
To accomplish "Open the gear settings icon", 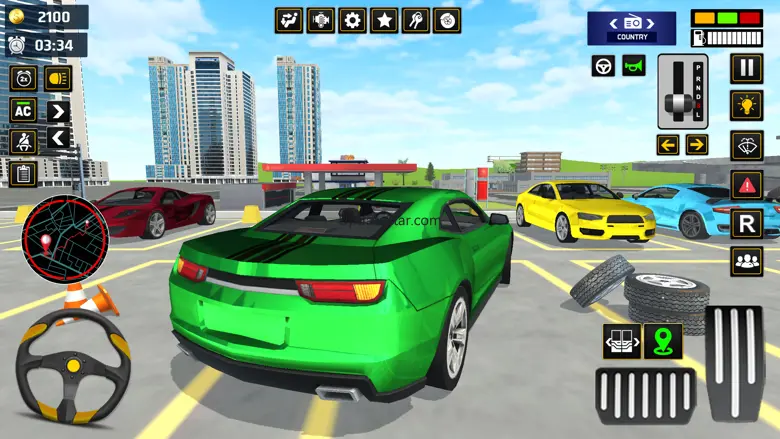I will (x=352, y=20).
